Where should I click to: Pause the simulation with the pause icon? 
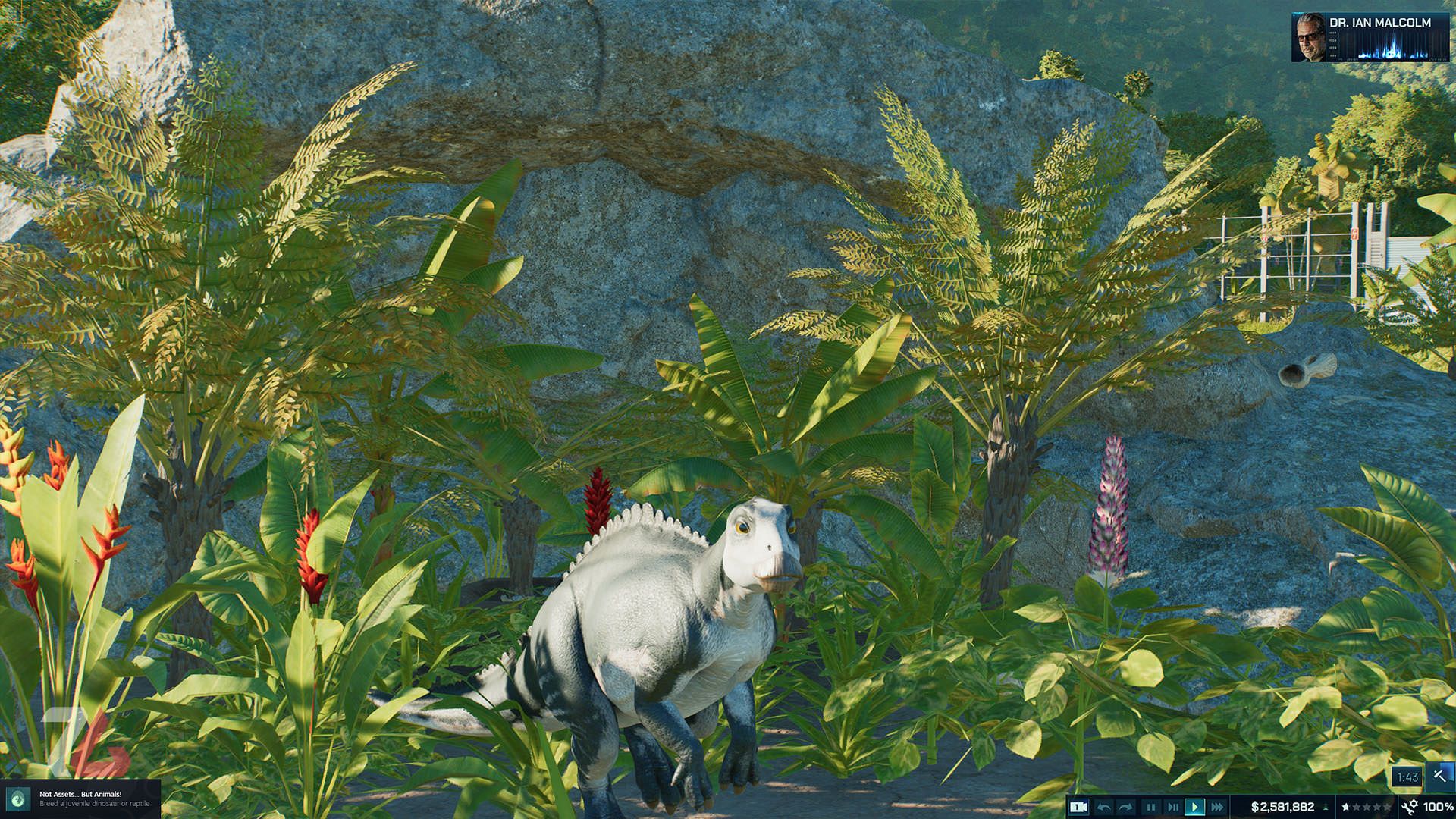[x=1150, y=807]
